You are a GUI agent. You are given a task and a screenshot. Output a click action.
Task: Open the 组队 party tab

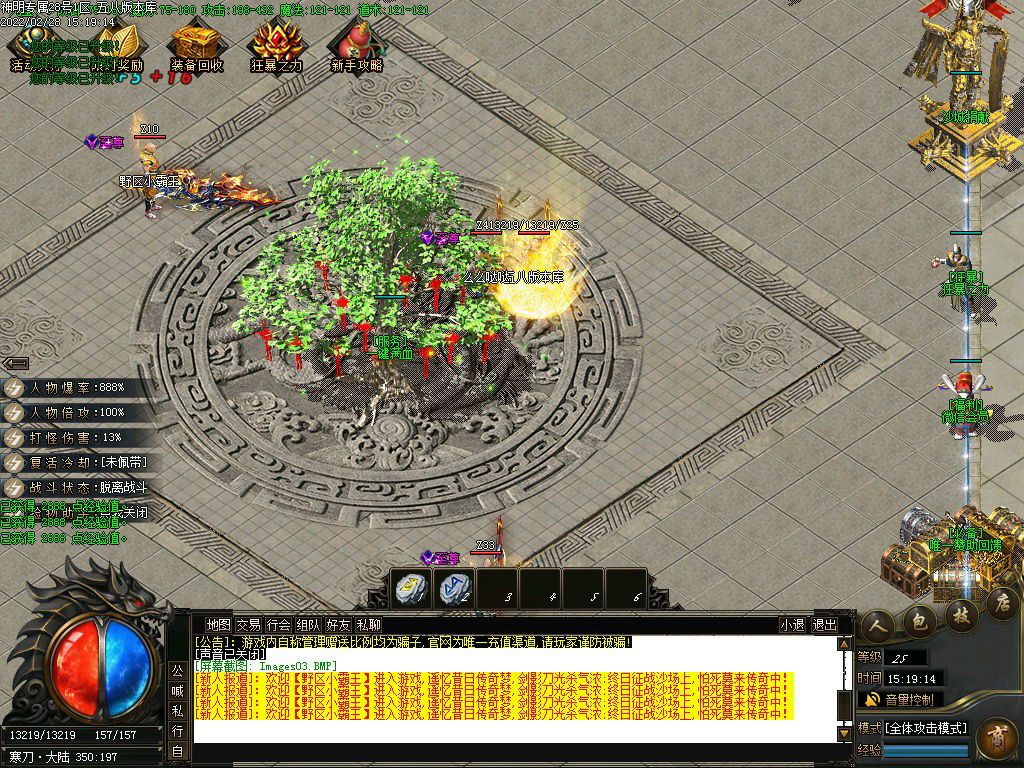pyautogui.click(x=308, y=625)
